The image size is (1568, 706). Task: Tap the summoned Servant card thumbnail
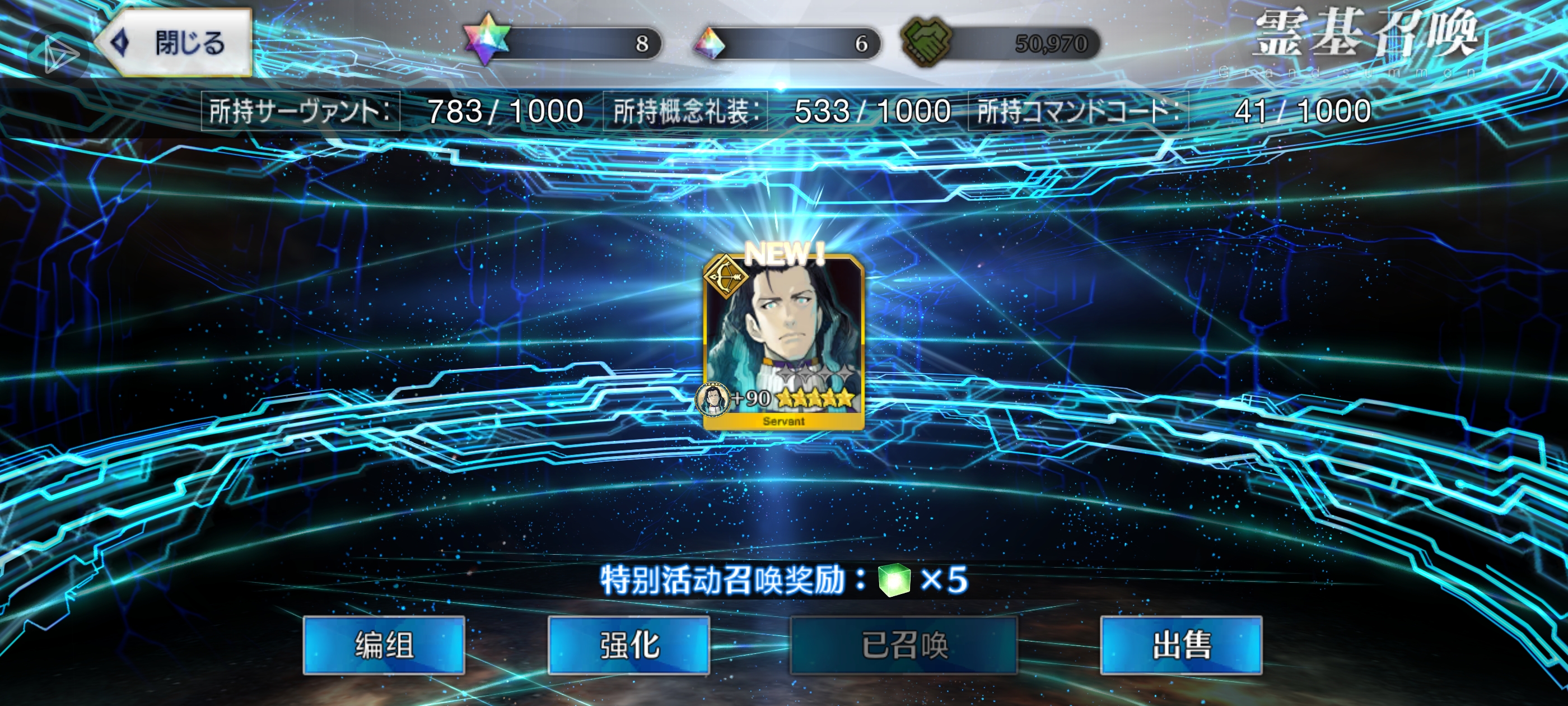pos(784,341)
